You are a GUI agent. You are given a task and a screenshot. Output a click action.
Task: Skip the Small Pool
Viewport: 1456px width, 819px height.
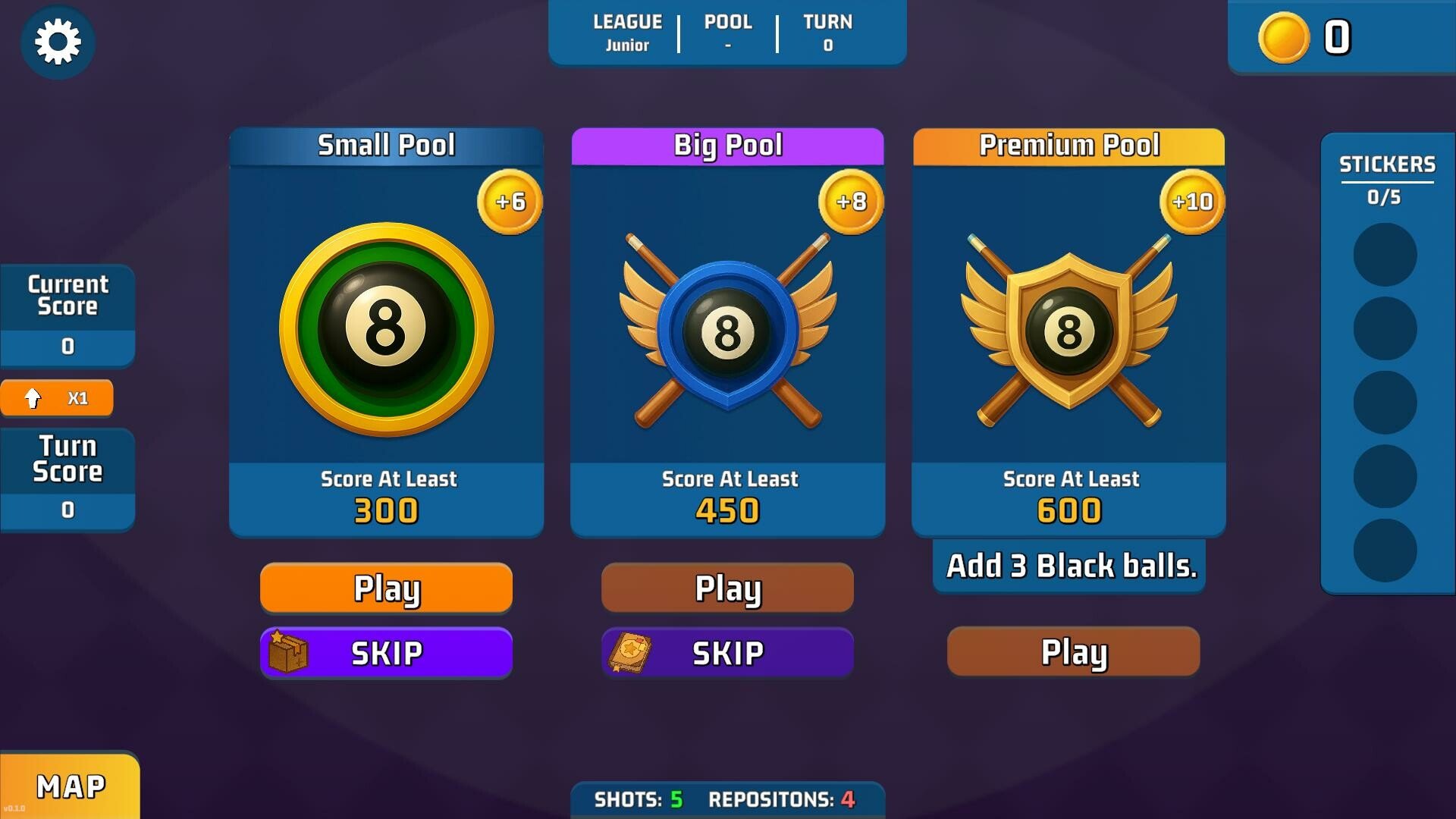pyautogui.click(x=386, y=652)
